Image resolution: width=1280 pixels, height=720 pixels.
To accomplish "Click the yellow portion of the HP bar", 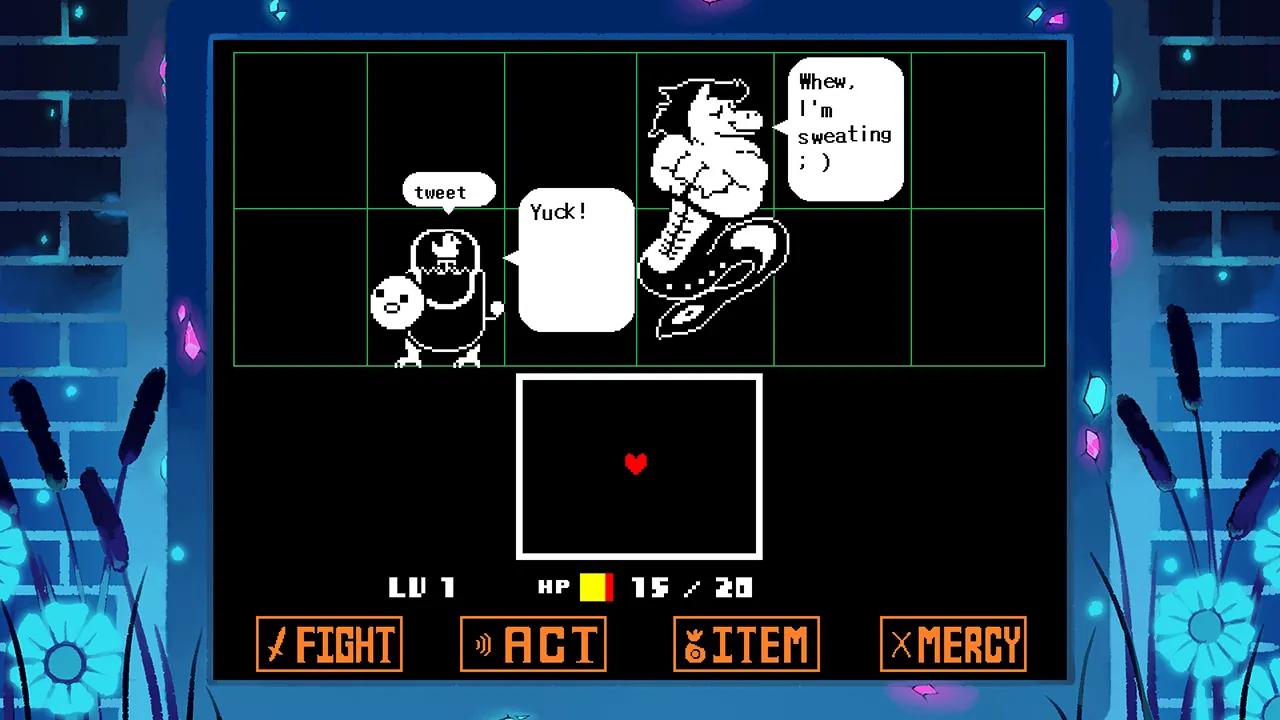I will coord(592,588).
